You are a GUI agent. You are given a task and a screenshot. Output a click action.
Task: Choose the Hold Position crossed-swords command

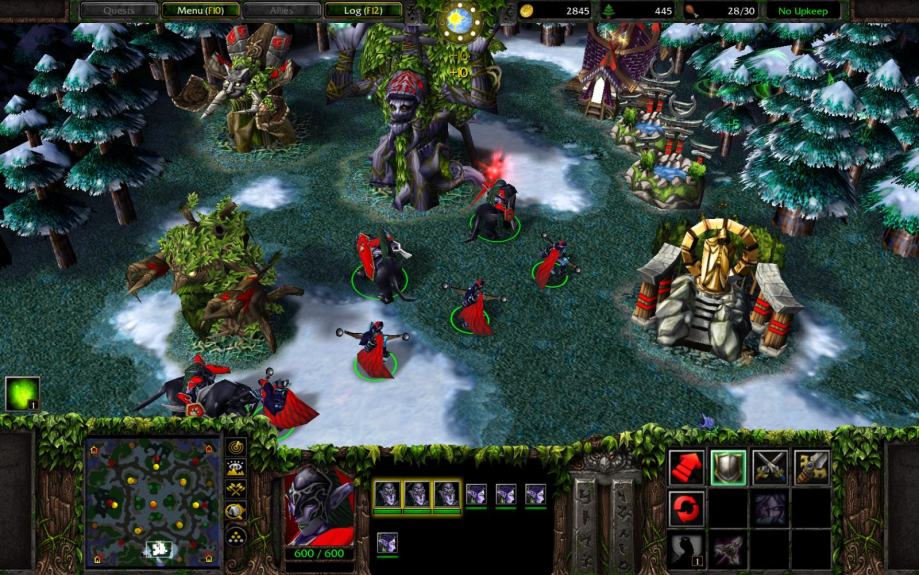click(770, 467)
